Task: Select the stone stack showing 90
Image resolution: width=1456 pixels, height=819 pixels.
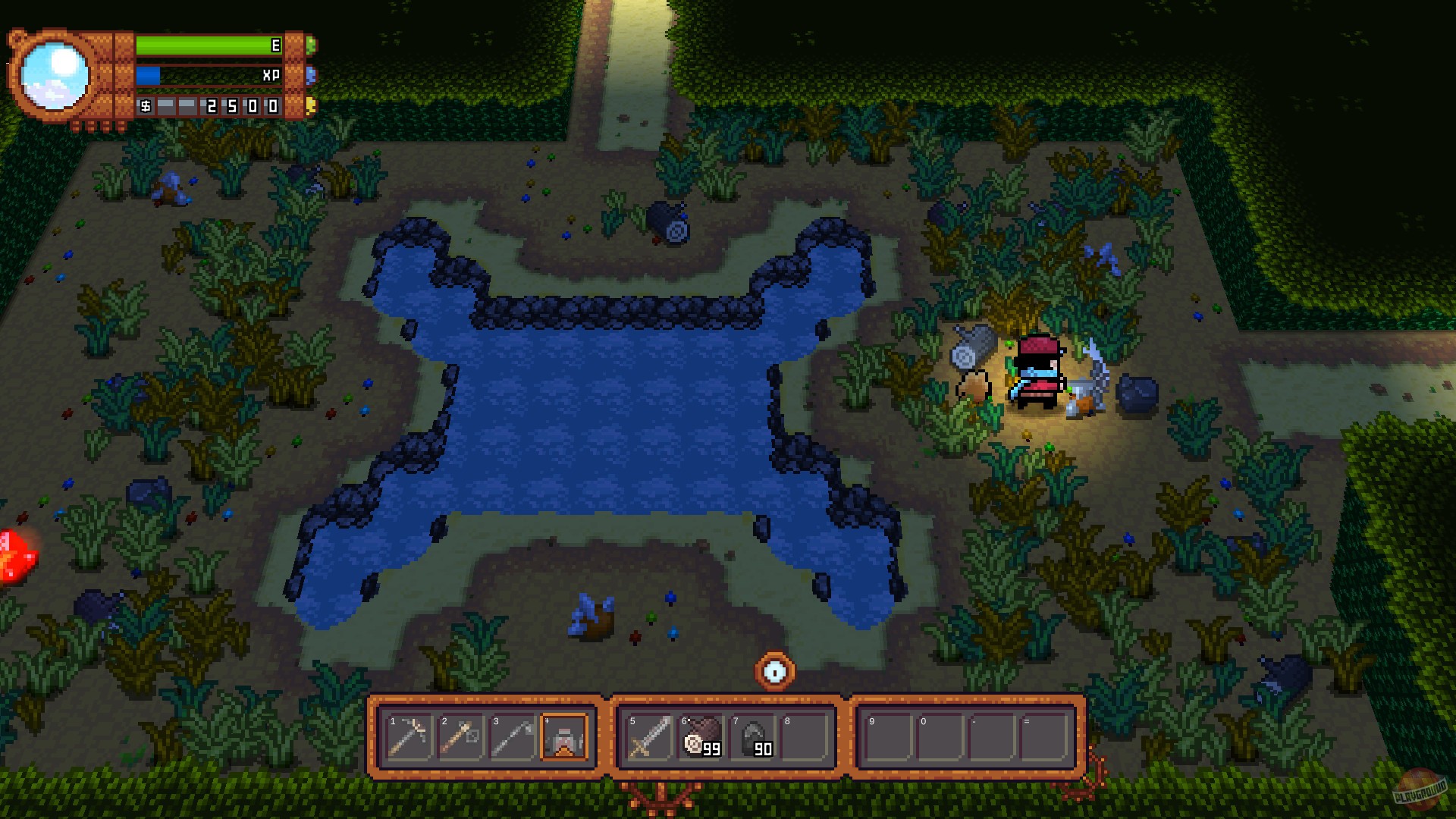Action: point(751,737)
